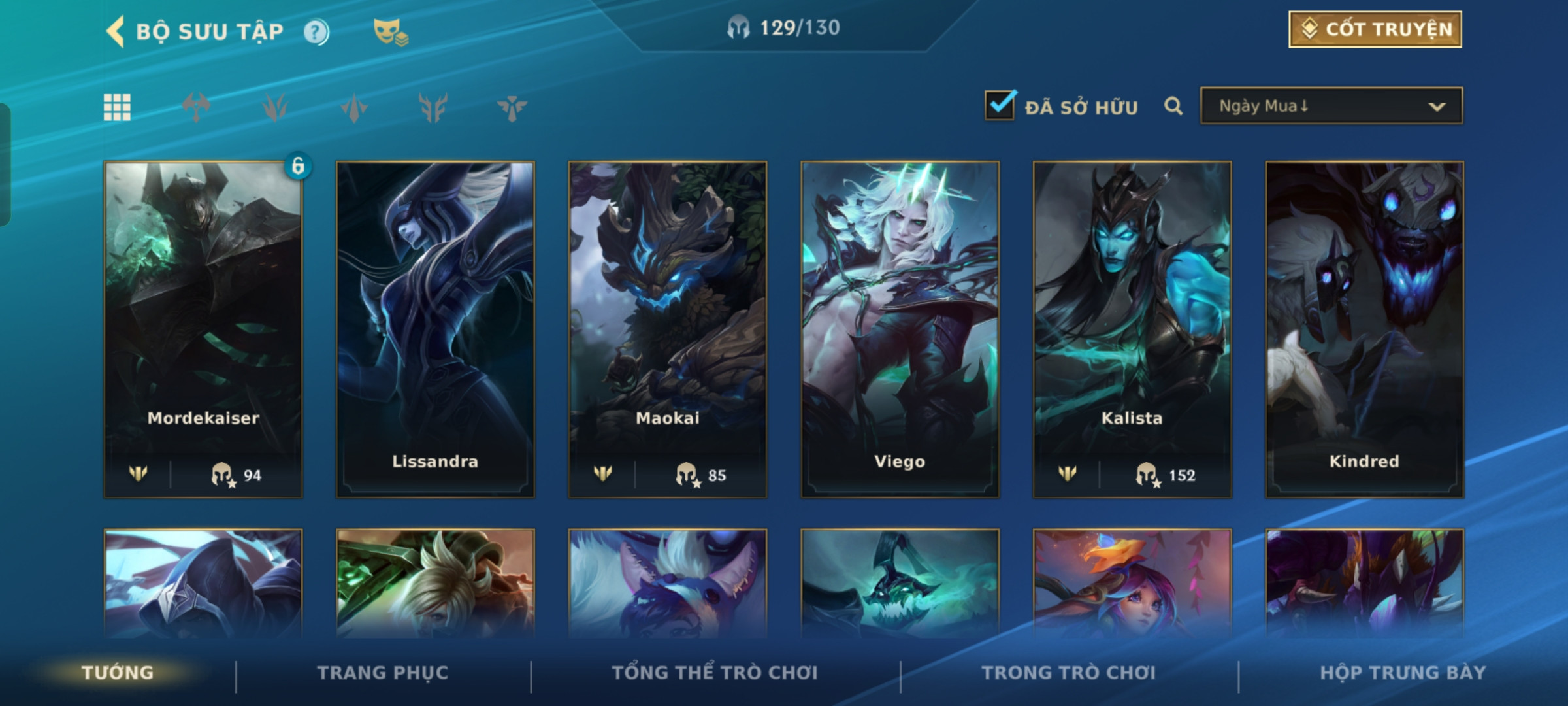Open the Tổng Thể Trò Chơi tab
The width and height of the screenshot is (1568, 706).
[x=715, y=673]
